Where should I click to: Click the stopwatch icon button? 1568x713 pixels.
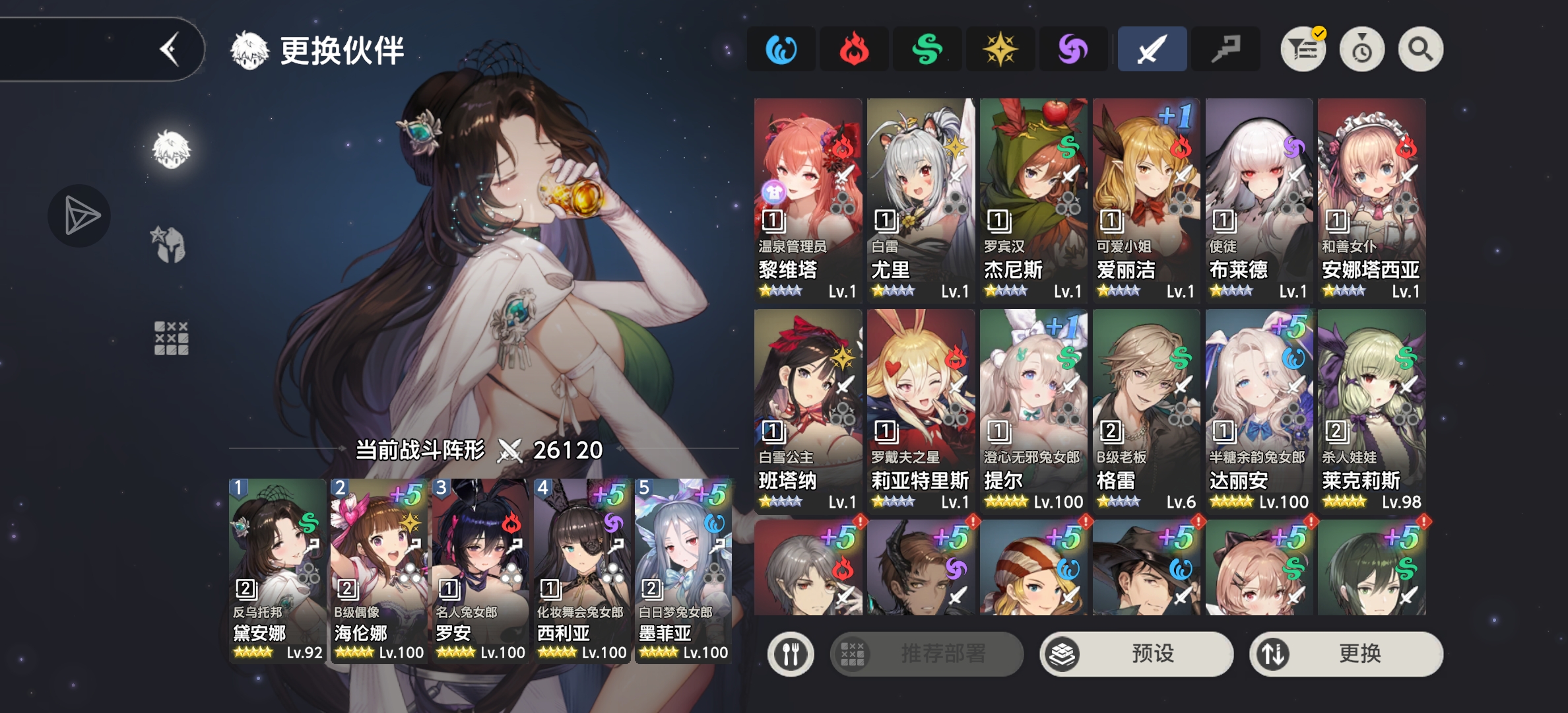tap(1361, 50)
